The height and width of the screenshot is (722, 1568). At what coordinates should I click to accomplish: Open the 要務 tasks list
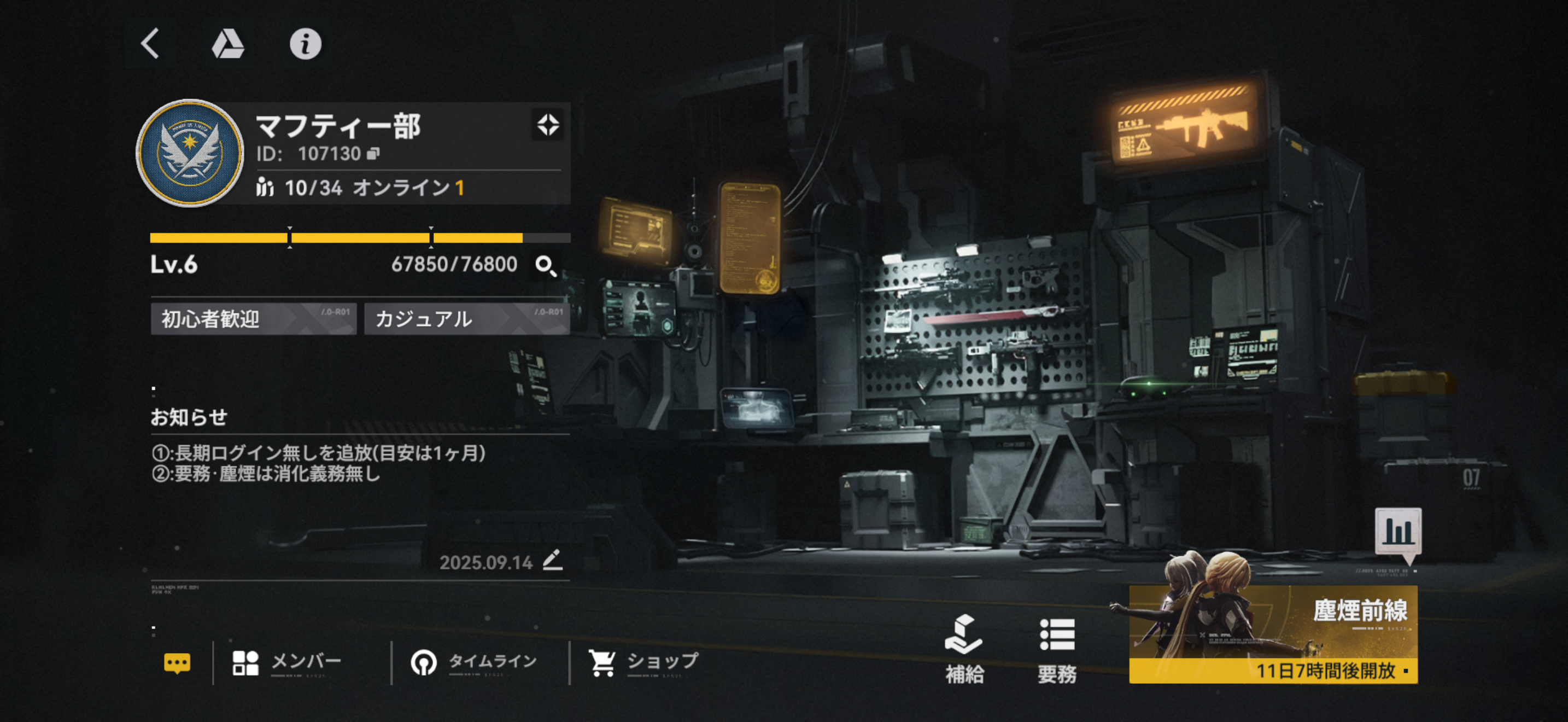click(x=1057, y=649)
